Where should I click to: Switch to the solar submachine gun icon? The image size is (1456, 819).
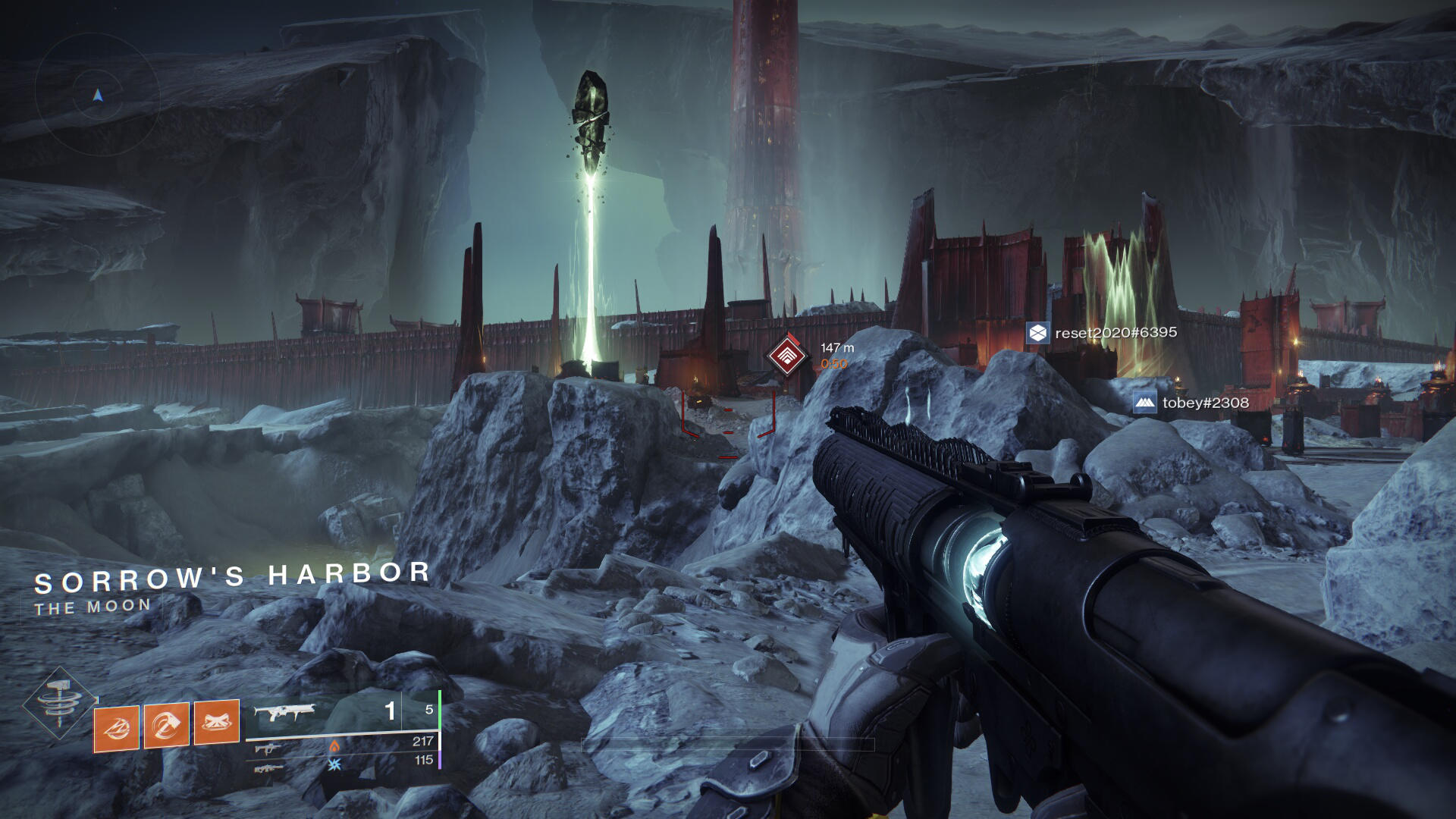coord(267,749)
